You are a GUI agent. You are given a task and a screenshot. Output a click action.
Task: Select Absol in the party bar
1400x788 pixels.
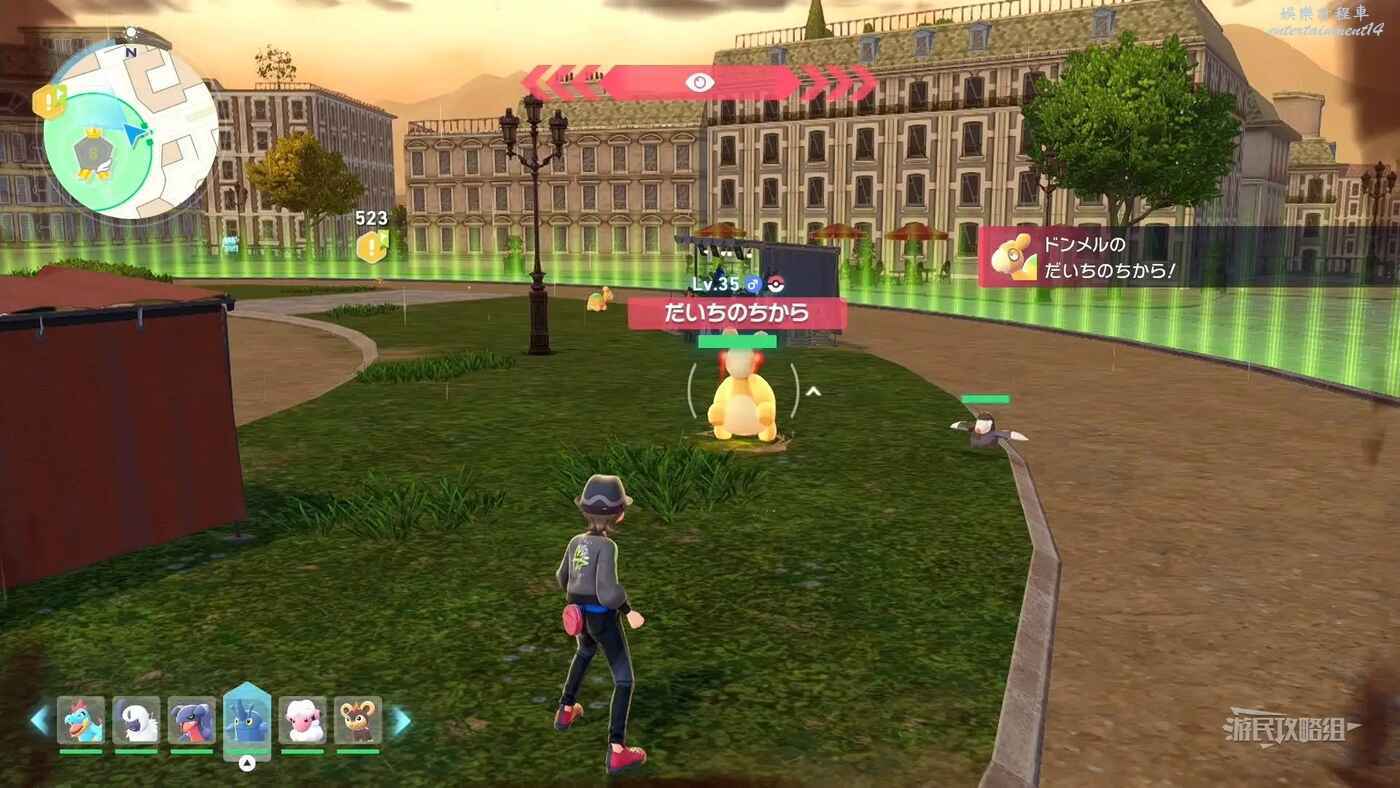(x=136, y=720)
